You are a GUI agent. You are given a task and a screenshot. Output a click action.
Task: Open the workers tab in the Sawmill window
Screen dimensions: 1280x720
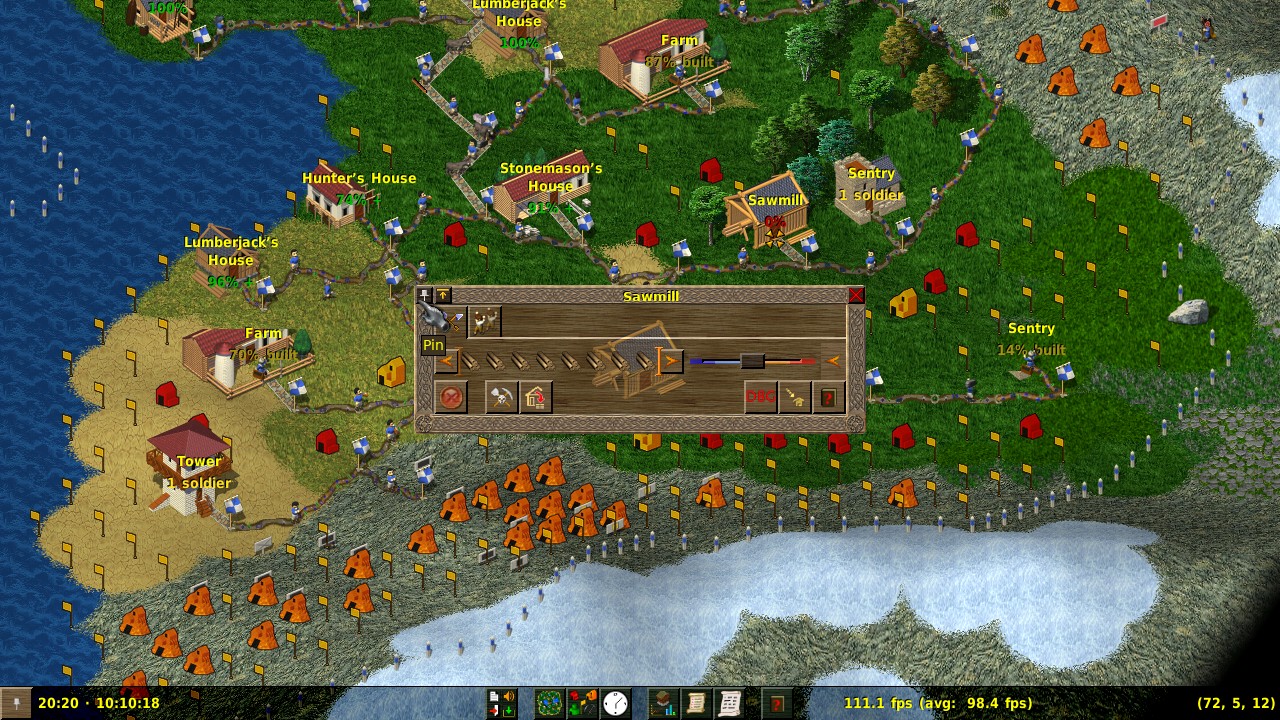[485, 321]
